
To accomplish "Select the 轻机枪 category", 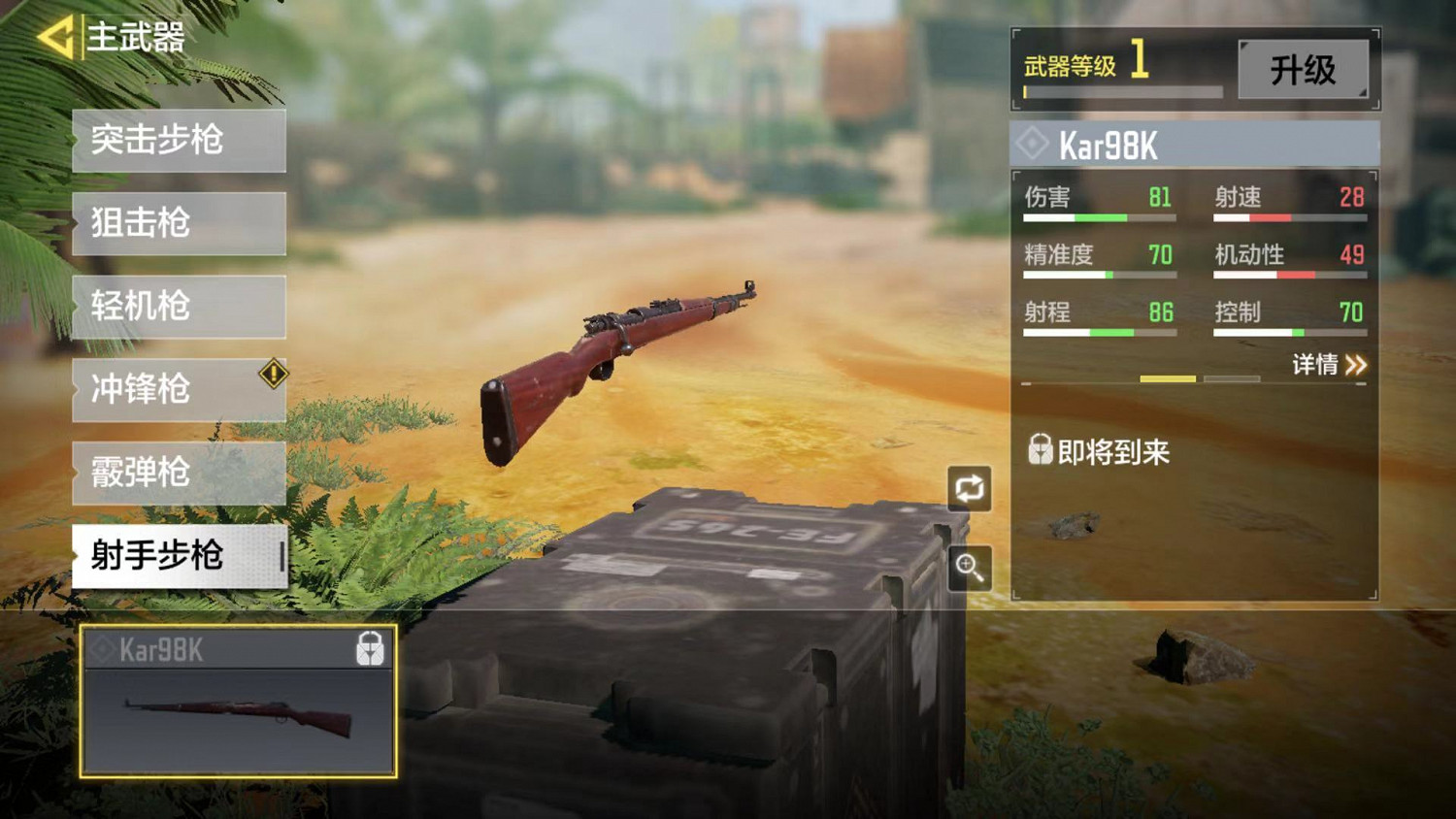I will click(x=179, y=306).
